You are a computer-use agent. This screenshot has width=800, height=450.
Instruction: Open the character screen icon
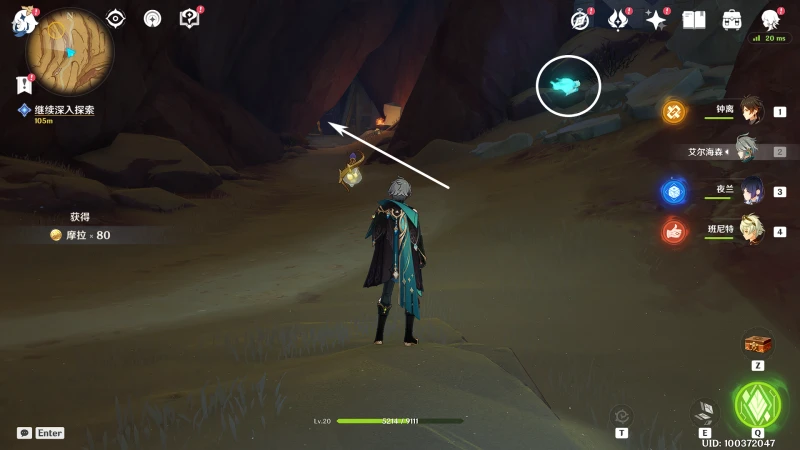tap(770, 19)
